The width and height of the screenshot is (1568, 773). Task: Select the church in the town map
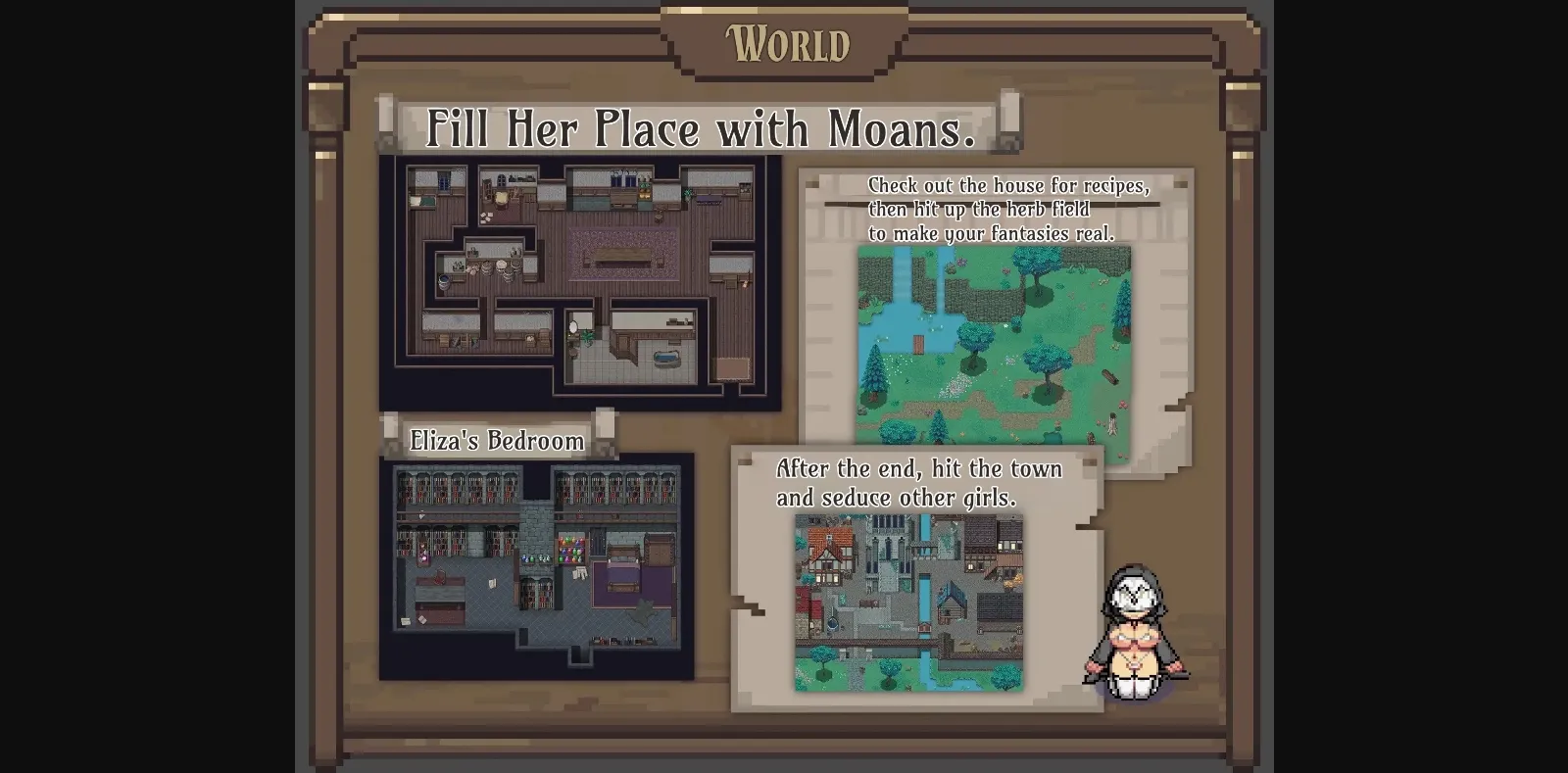[x=886, y=547]
